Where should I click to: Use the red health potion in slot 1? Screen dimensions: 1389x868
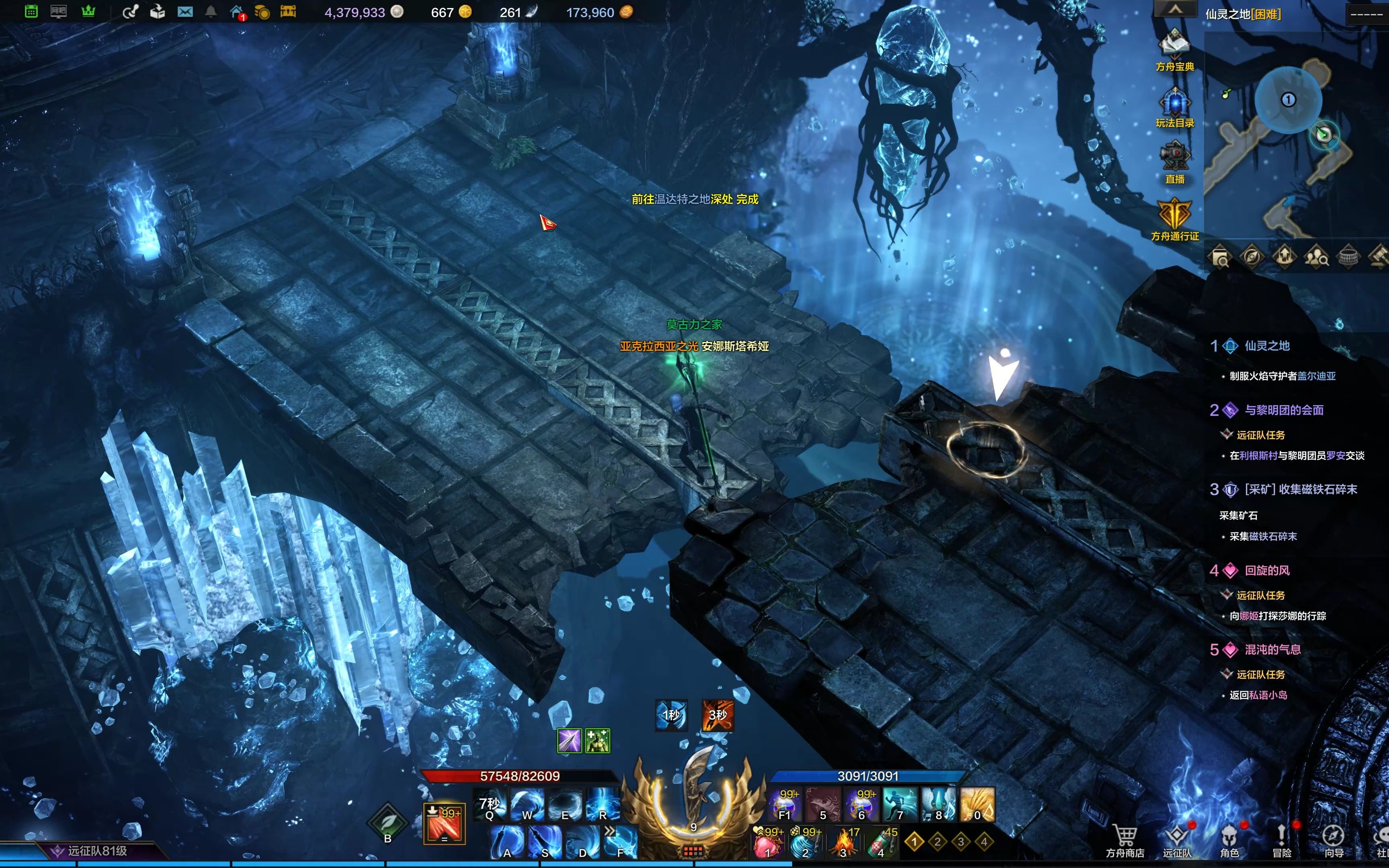(x=767, y=842)
